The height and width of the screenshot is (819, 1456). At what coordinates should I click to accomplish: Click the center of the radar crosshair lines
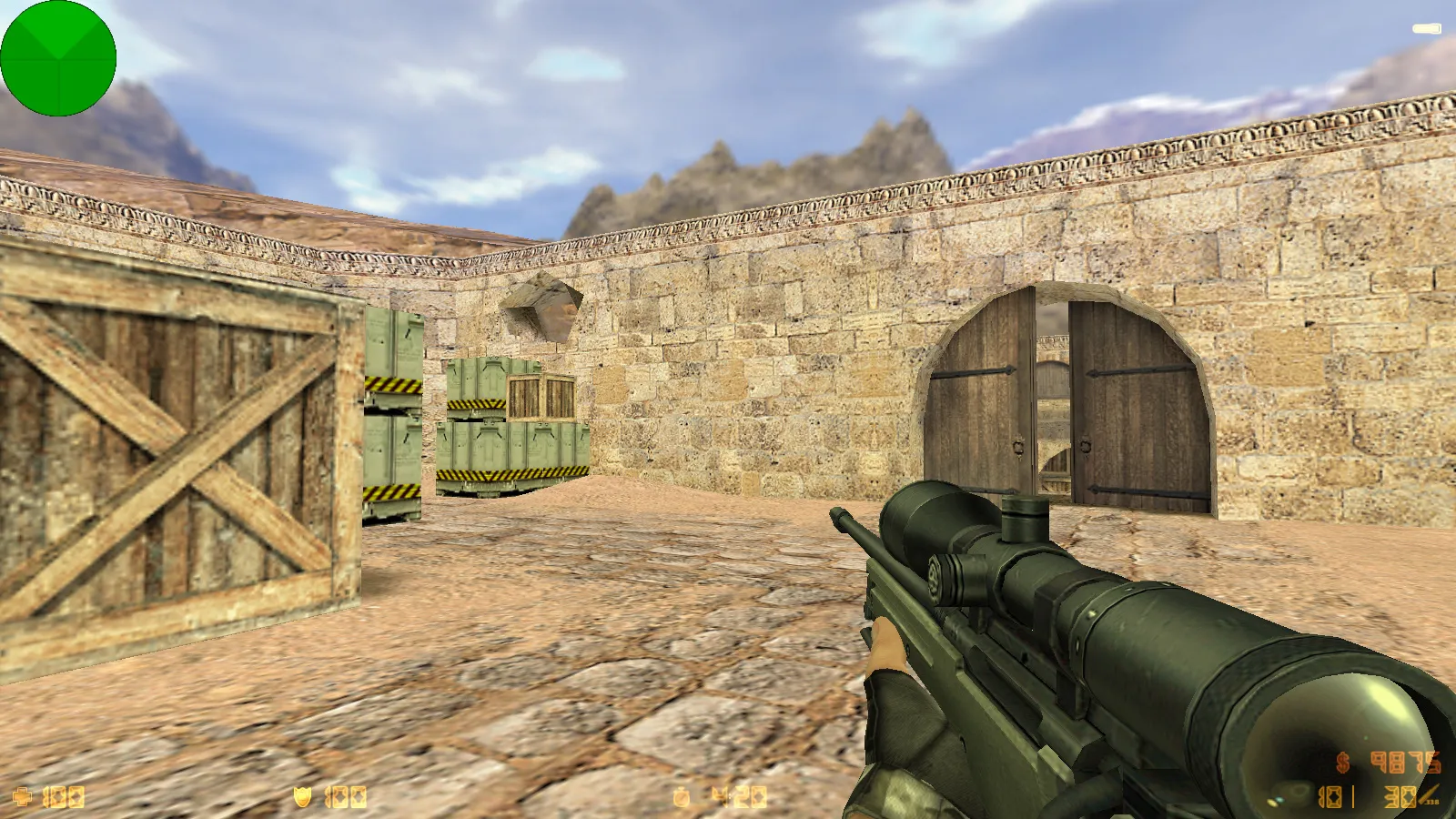click(x=59, y=59)
